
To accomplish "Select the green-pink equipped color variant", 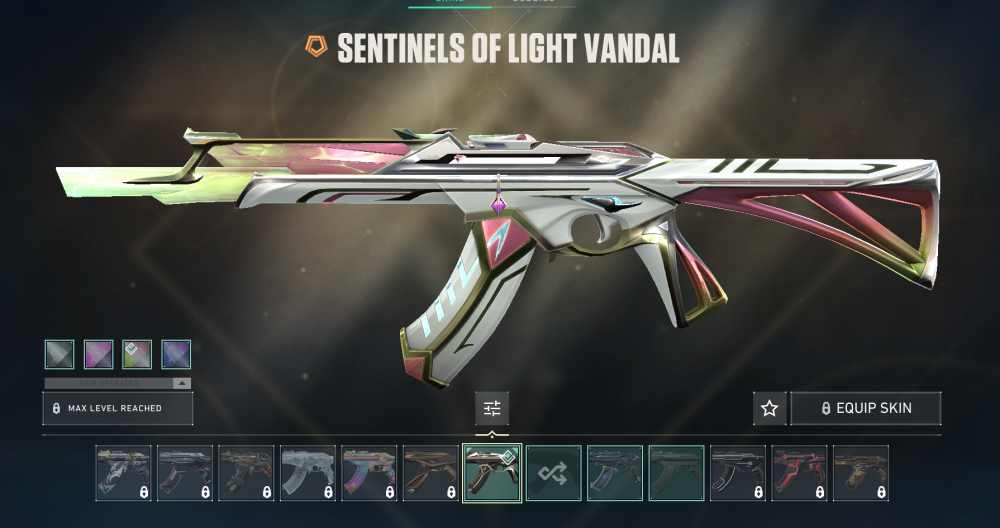I will tap(137, 354).
